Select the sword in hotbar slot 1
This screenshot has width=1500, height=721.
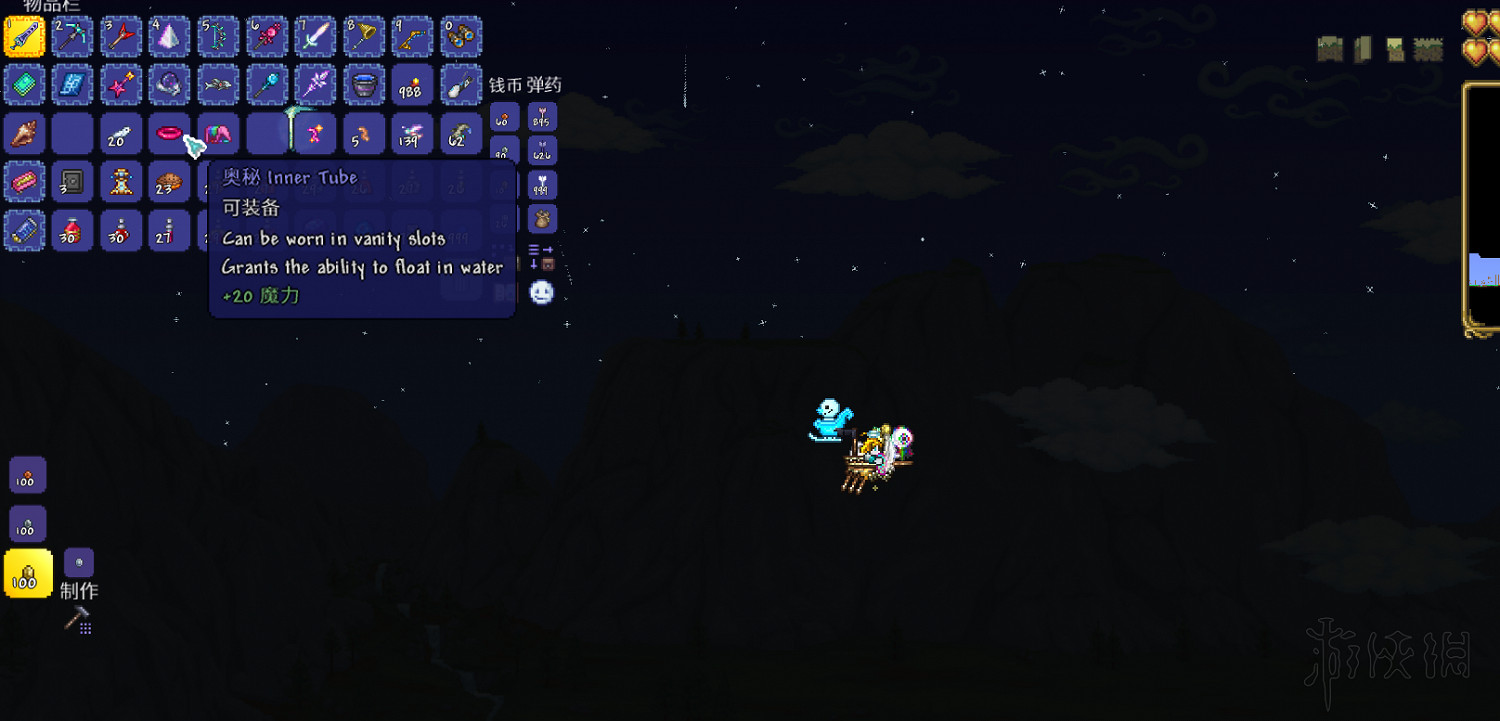click(24, 36)
